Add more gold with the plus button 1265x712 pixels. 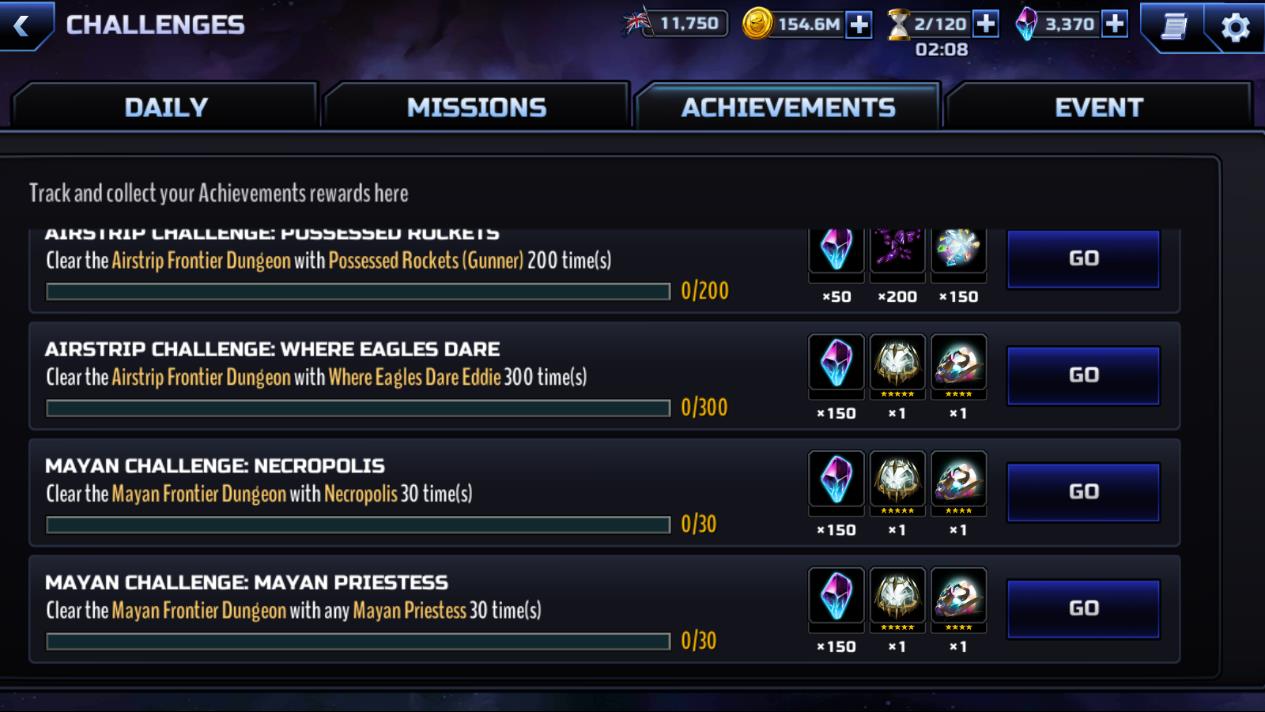859,24
